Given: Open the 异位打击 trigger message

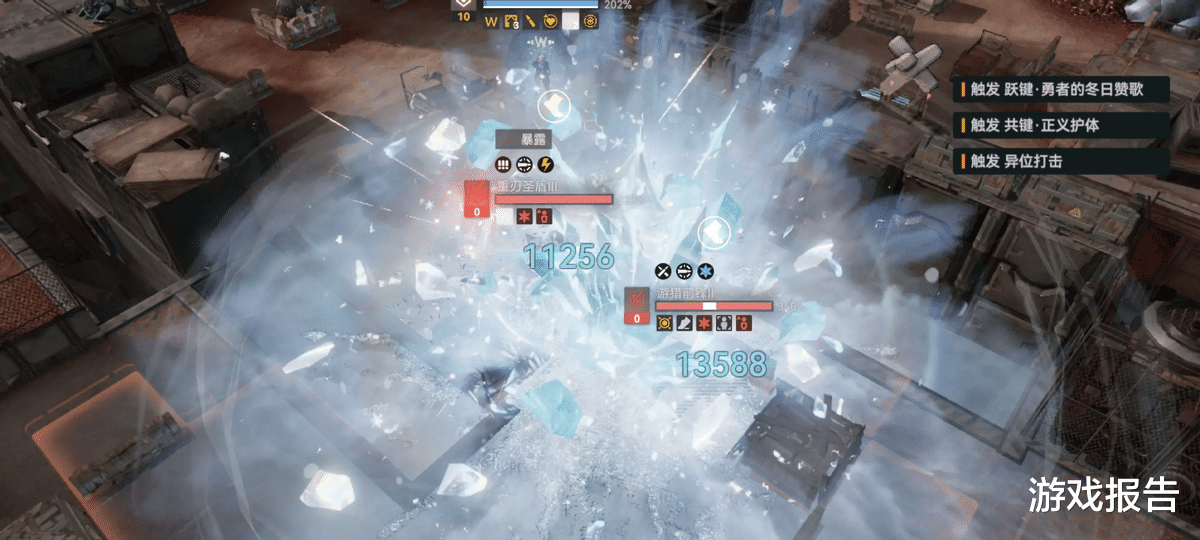Looking at the screenshot, I should point(1060,160).
